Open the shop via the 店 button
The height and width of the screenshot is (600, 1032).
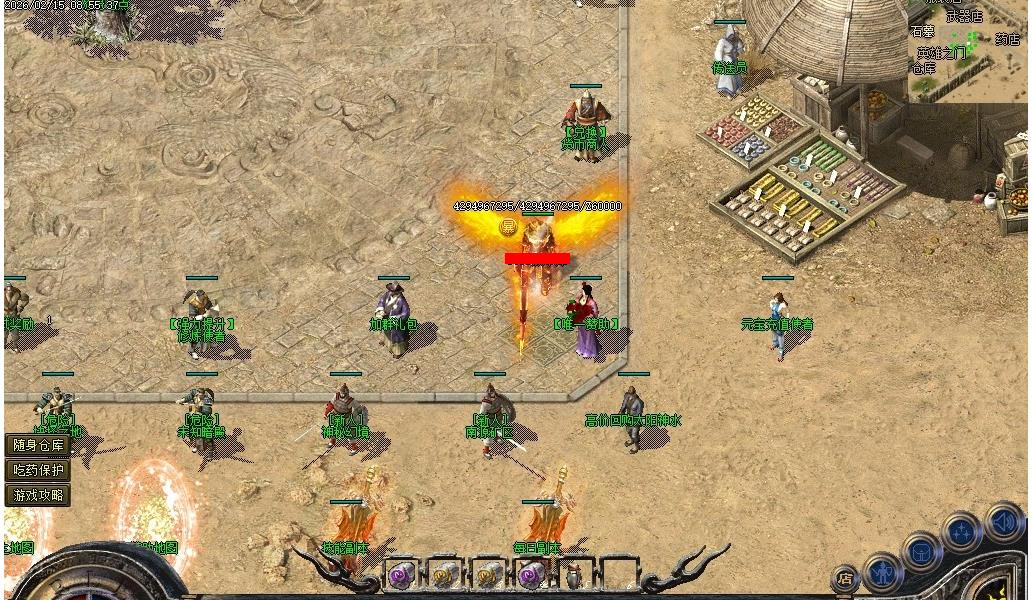(x=845, y=578)
